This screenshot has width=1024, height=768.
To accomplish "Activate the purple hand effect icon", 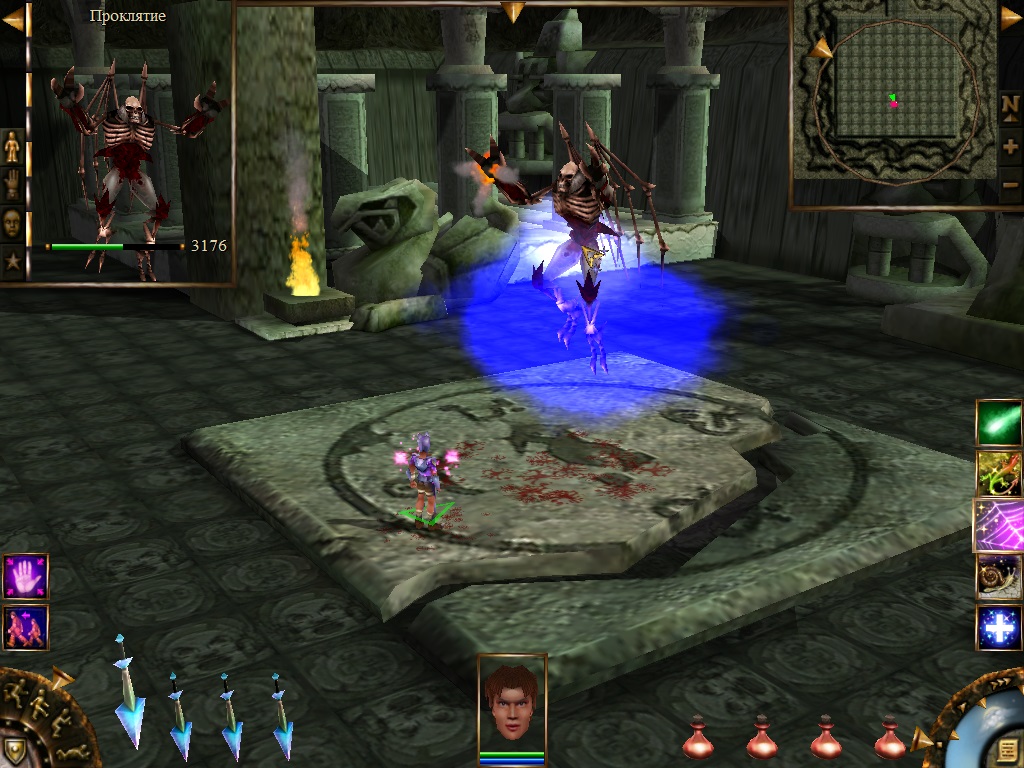I will (25, 577).
